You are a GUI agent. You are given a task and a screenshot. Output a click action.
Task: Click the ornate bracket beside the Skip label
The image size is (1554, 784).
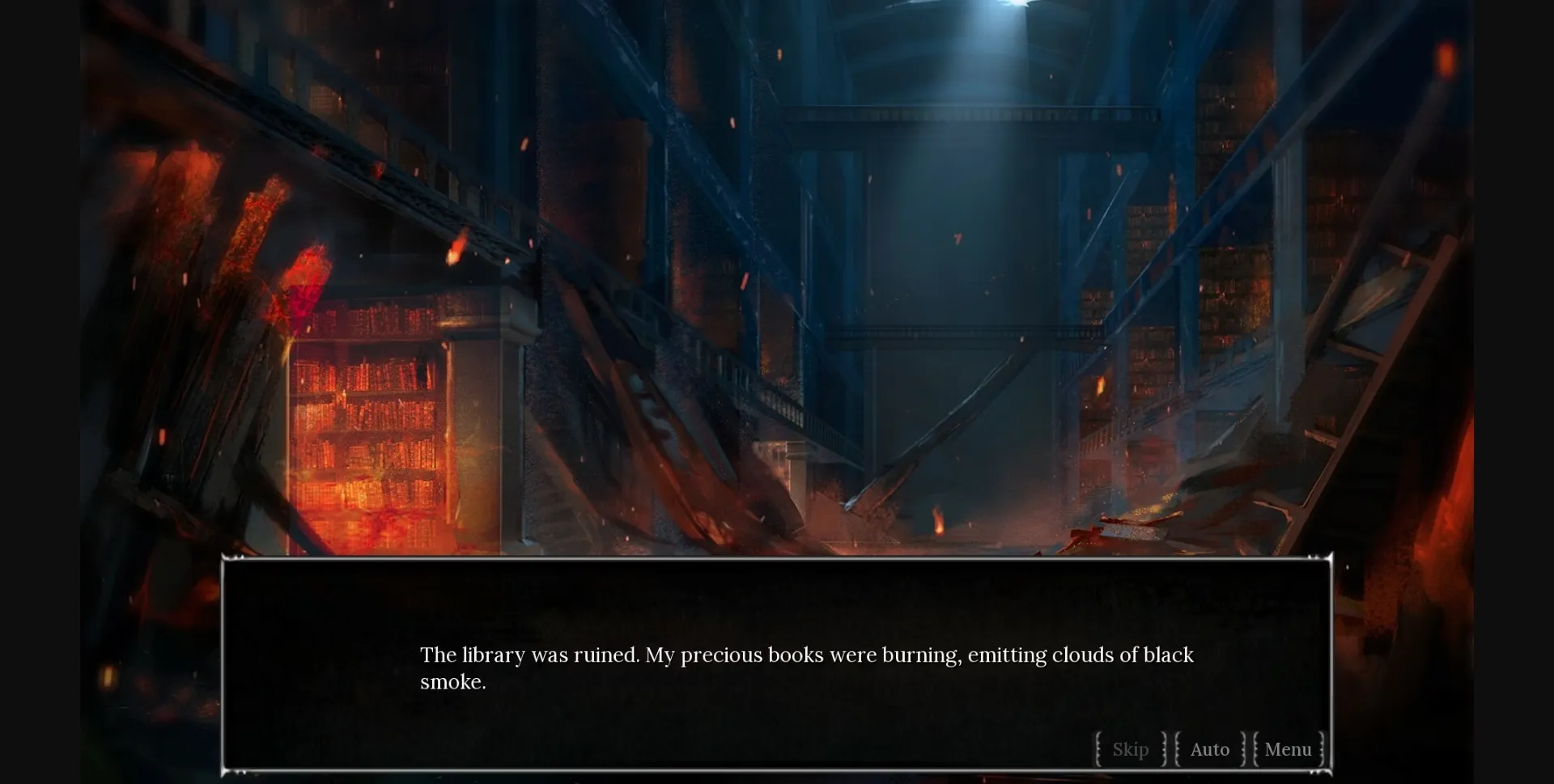click(x=1098, y=749)
